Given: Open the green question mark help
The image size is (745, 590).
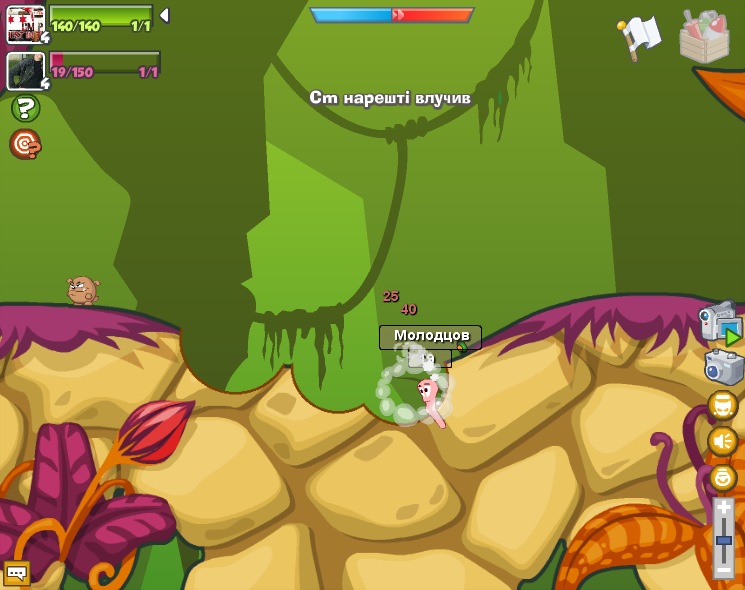Looking at the screenshot, I should [x=25, y=108].
